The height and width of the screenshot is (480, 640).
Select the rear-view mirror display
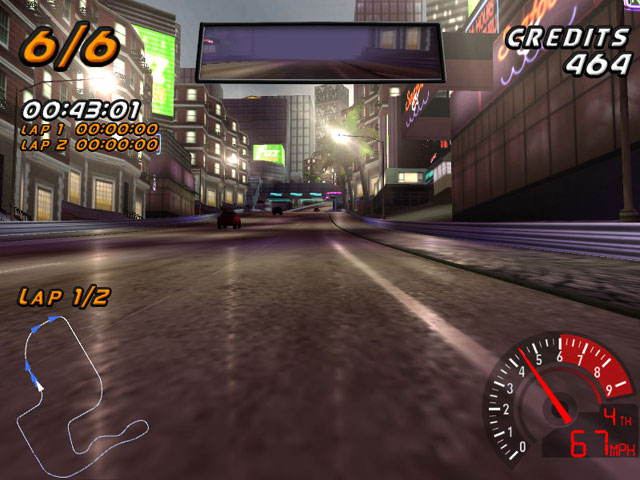[x=320, y=54]
